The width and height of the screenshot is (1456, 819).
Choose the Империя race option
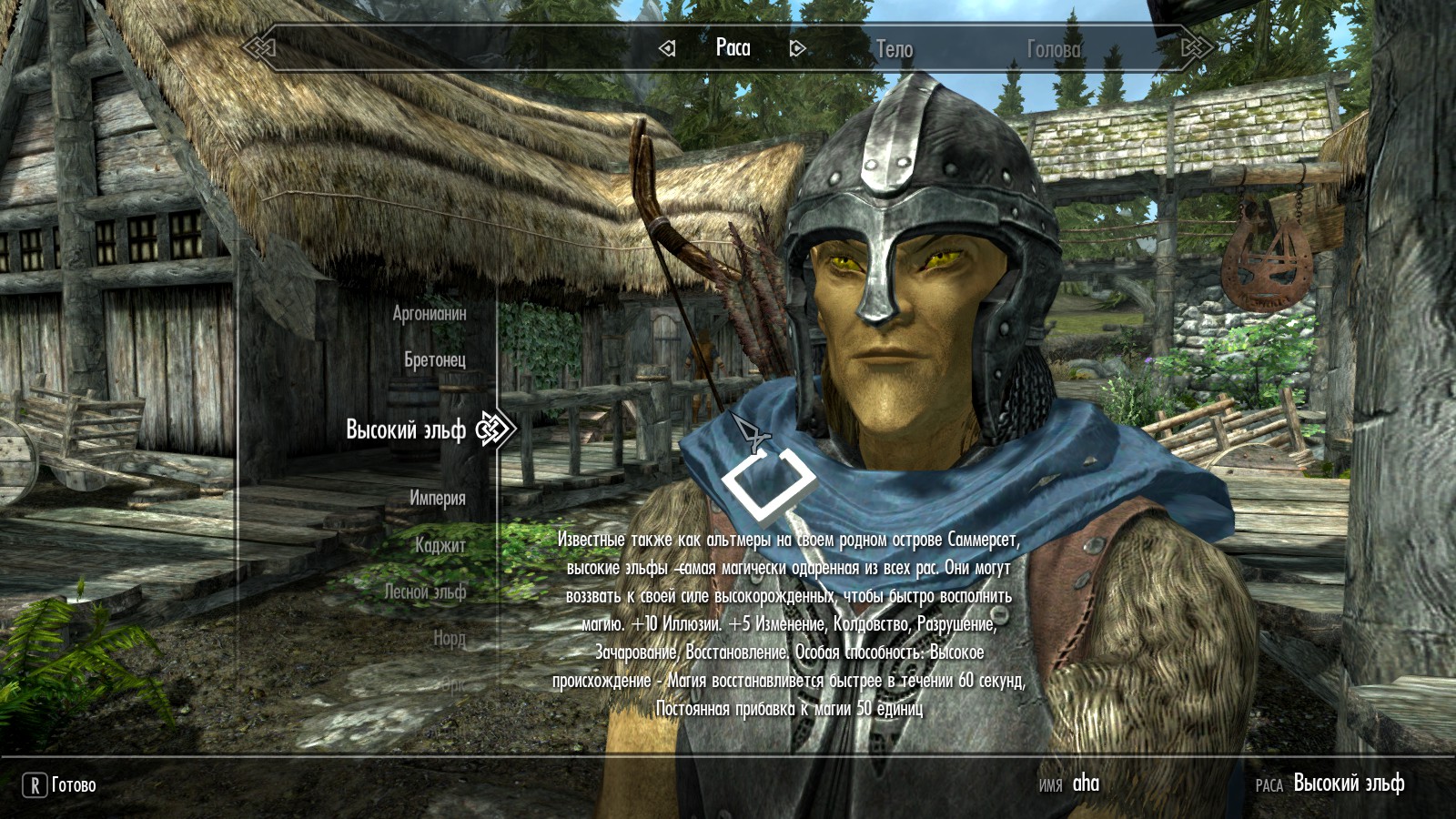pos(437,498)
